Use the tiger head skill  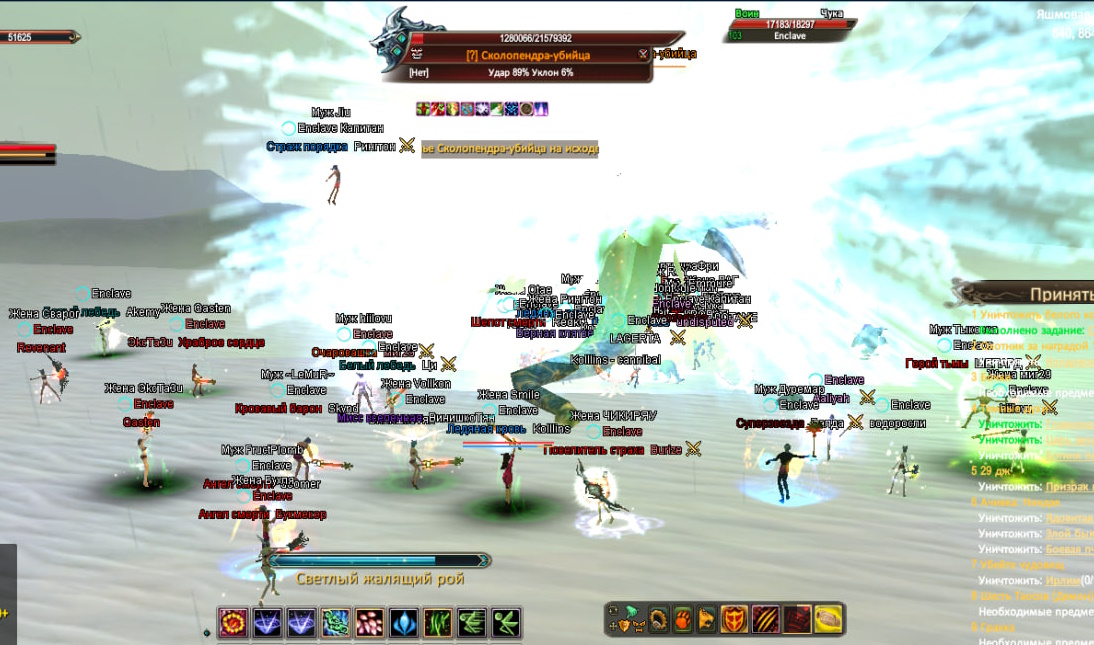[x=707, y=619]
